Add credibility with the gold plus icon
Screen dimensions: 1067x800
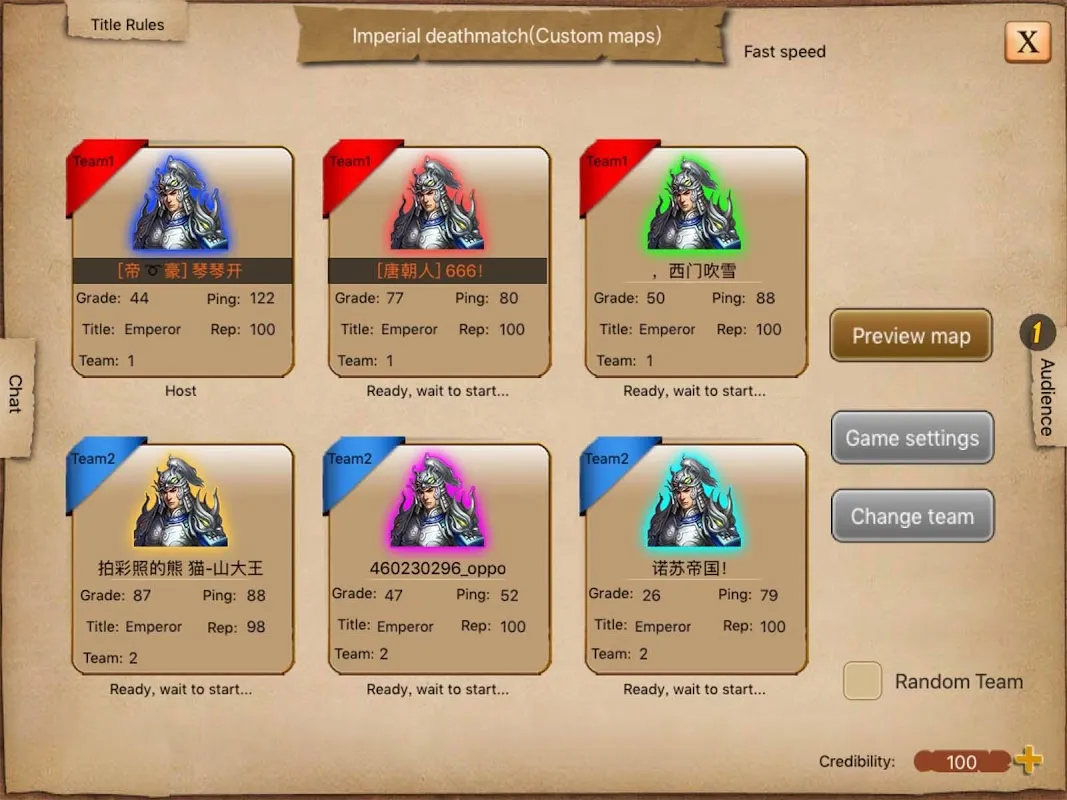(1028, 761)
